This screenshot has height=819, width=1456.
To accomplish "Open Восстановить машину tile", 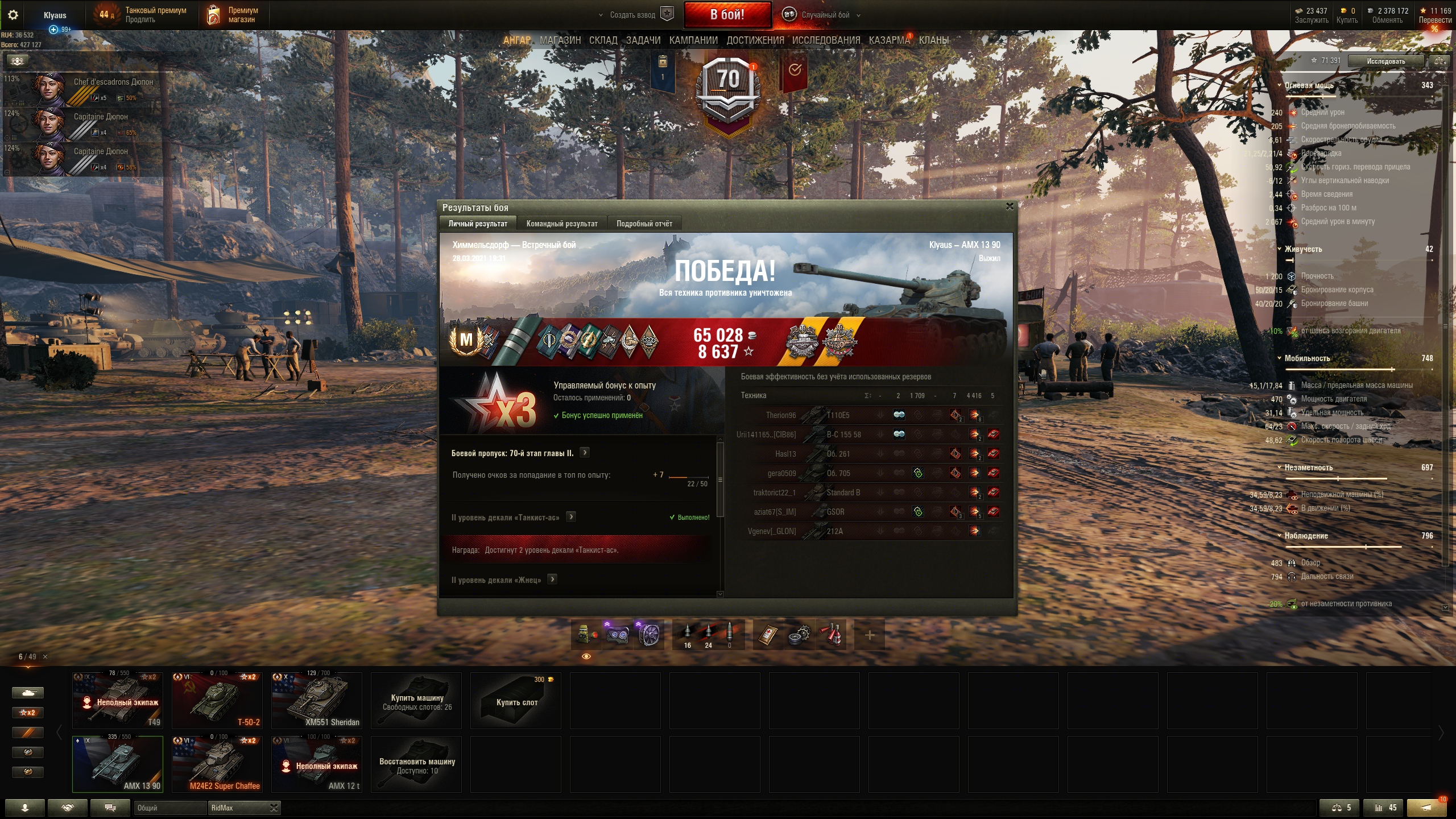I will point(416,764).
